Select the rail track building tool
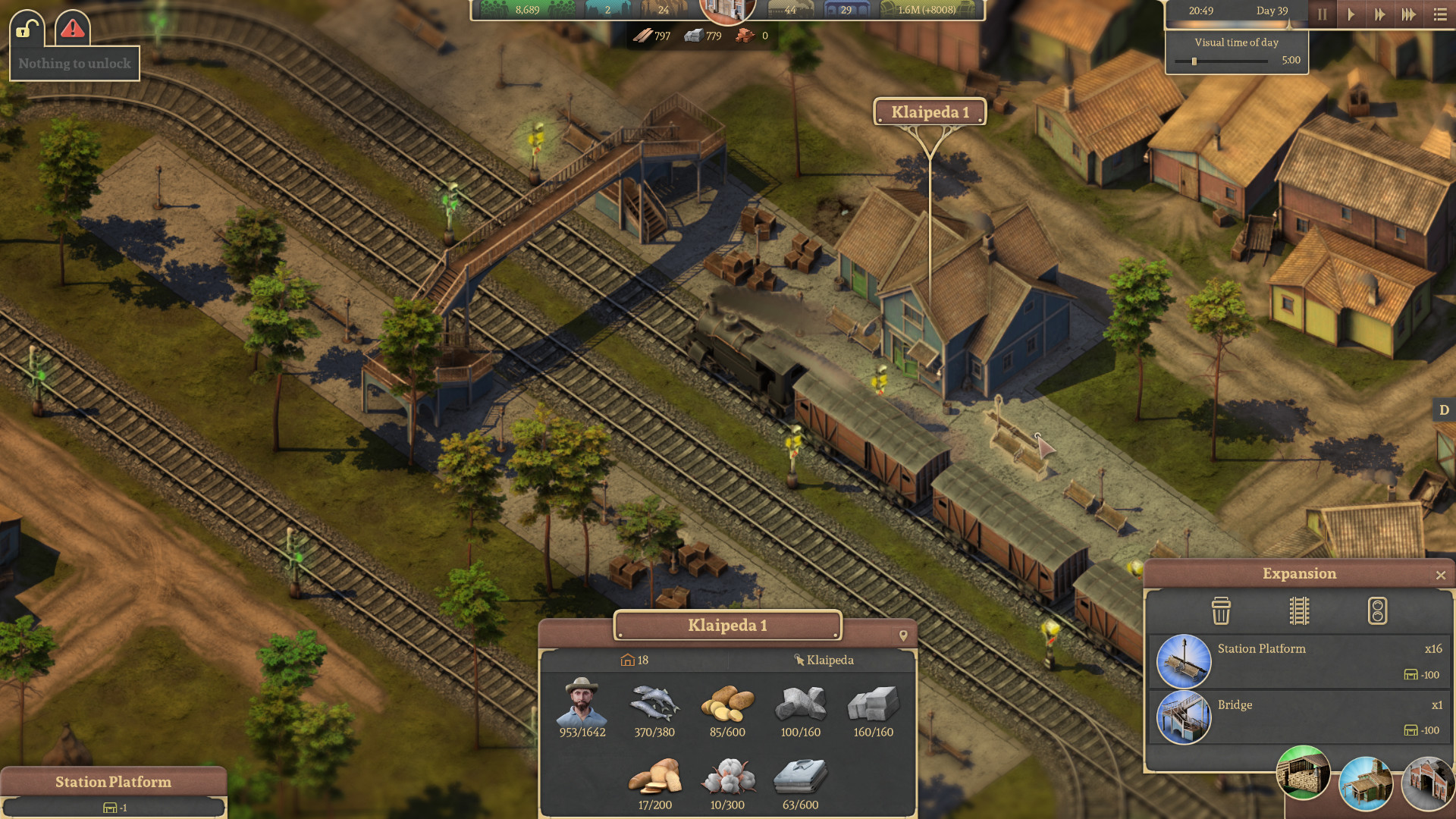 (1299, 610)
